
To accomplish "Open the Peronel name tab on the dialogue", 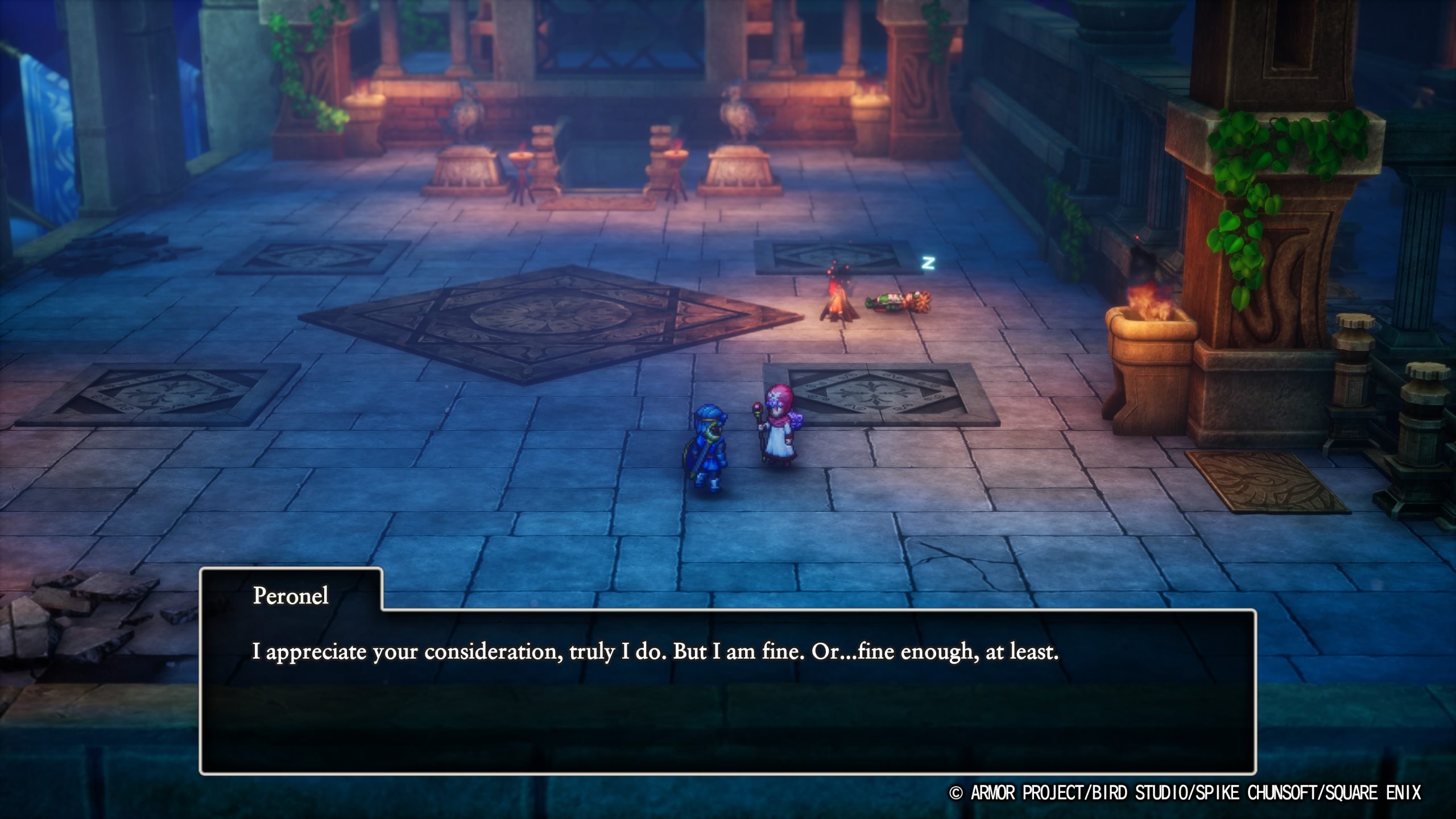I will [x=289, y=597].
